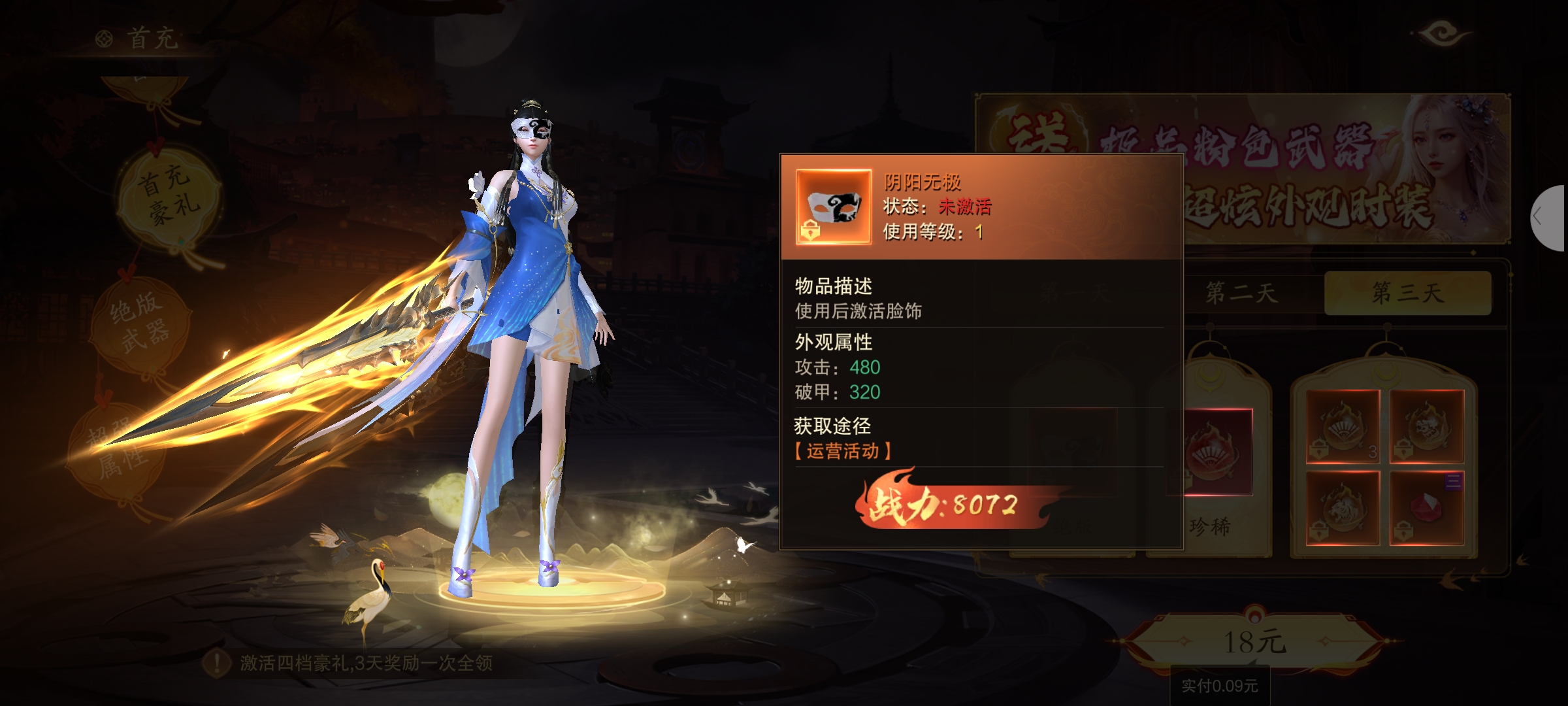Tap the 阴阳无极 mask icon in tooltip
The height and width of the screenshot is (706, 1568).
click(x=834, y=207)
